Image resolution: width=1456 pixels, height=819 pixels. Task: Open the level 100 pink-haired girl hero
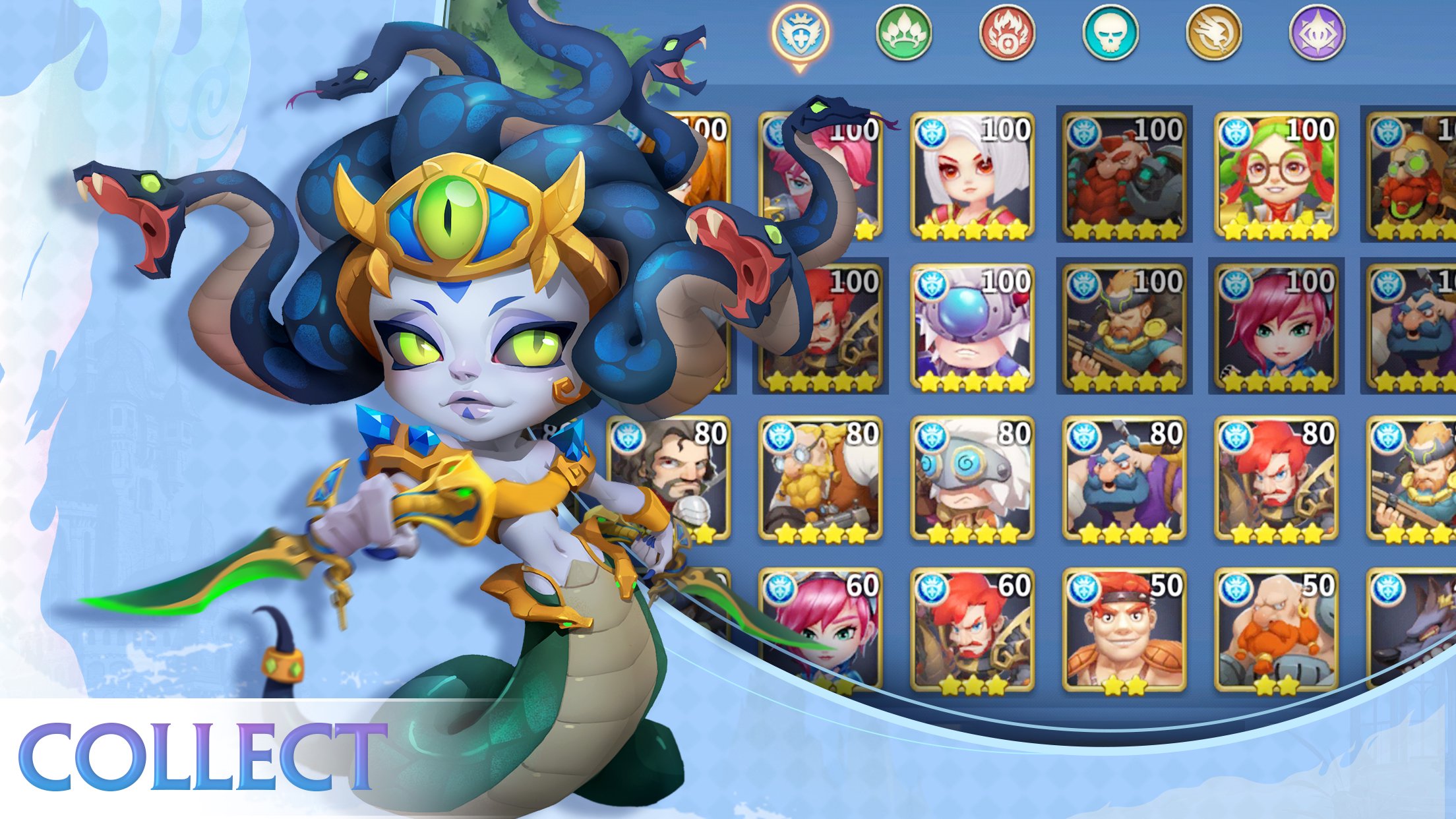pyautogui.click(x=1276, y=327)
